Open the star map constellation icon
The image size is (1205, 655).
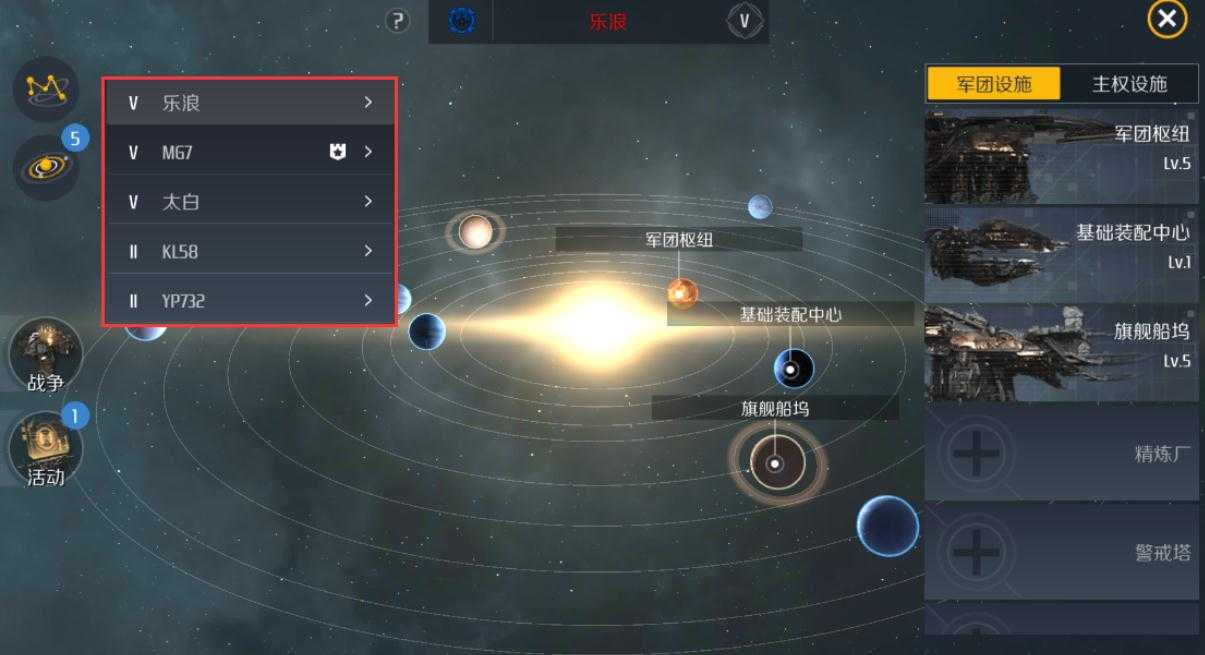[44, 89]
